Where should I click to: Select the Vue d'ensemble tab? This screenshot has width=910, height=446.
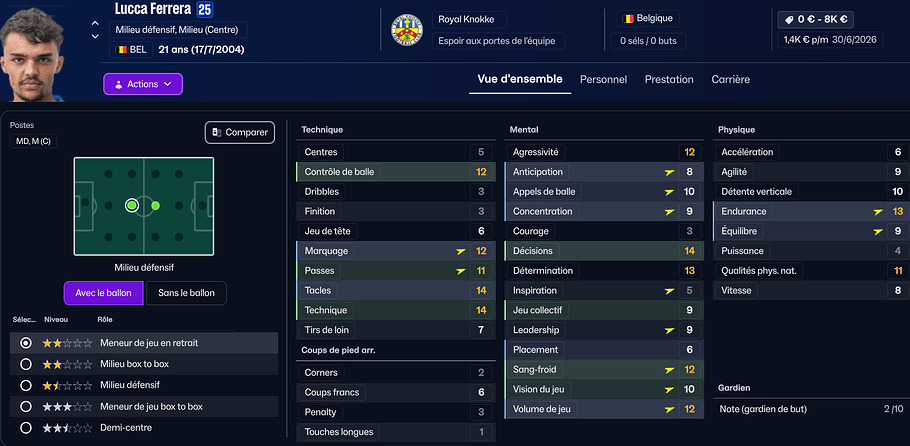(x=520, y=80)
